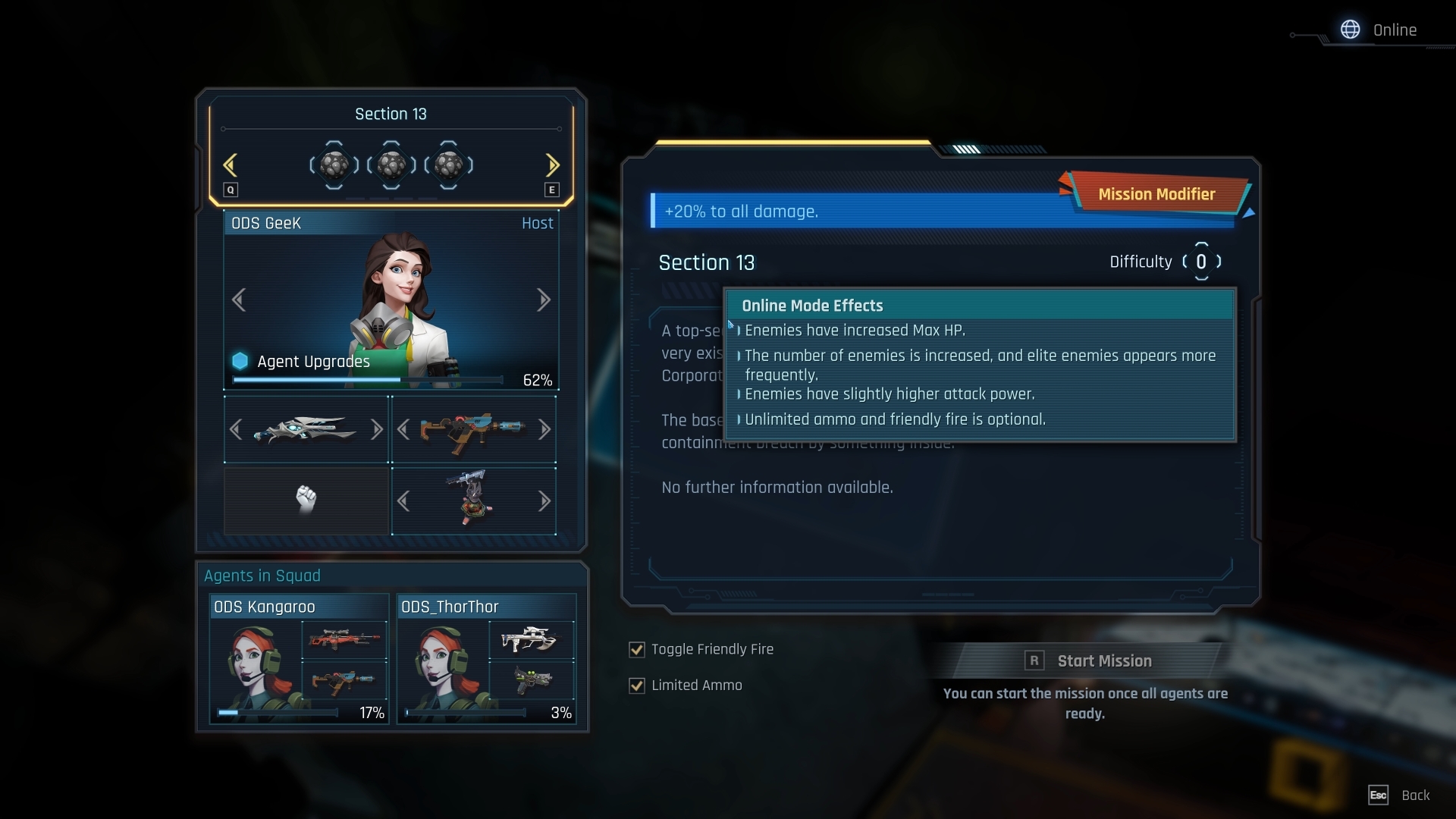The width and height of the screenshot is (1456, 819).
Task: Cycle the gadget slot to the next item
Action: (544, 501)
